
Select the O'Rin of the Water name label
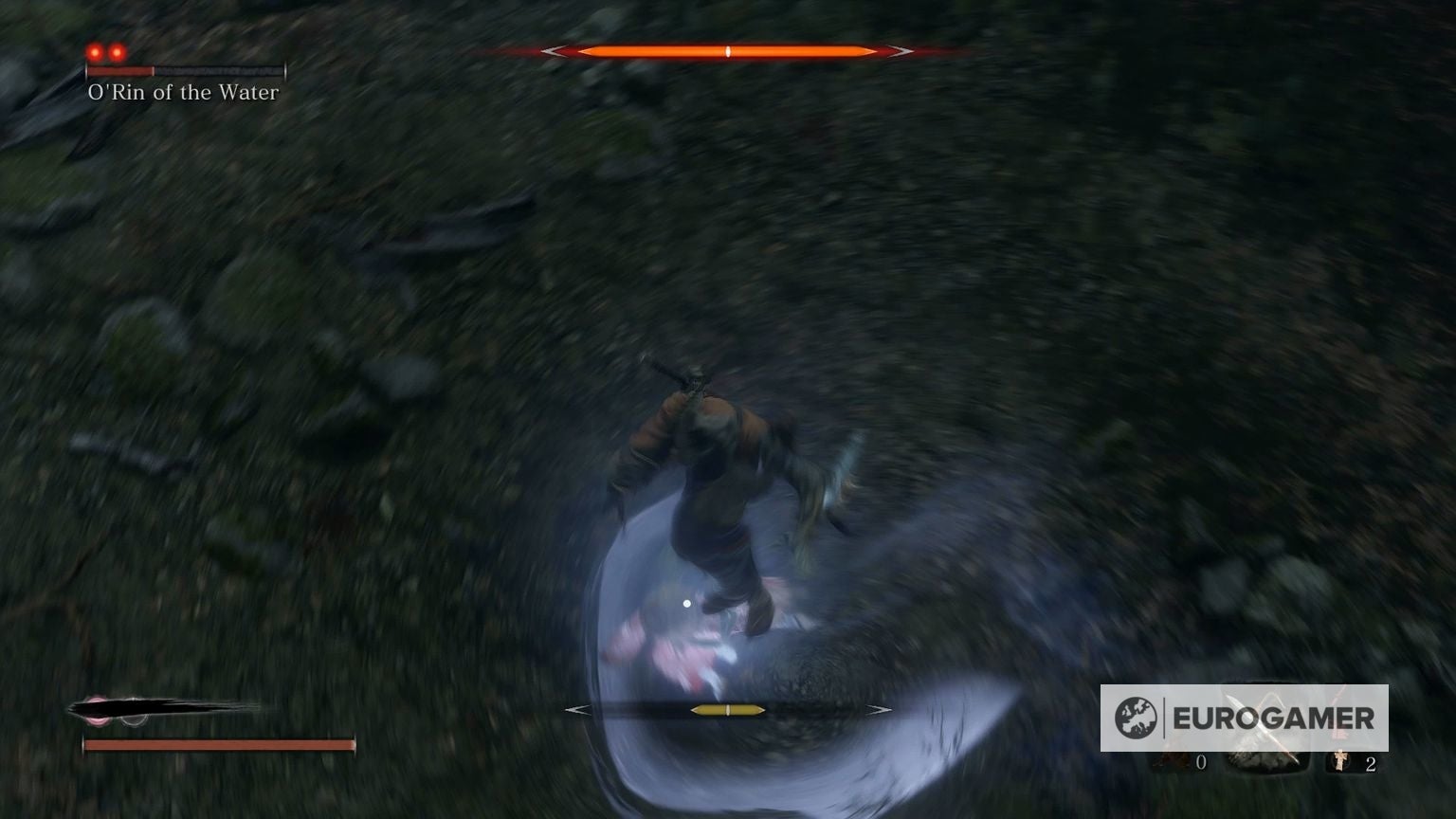coord(183,92)
